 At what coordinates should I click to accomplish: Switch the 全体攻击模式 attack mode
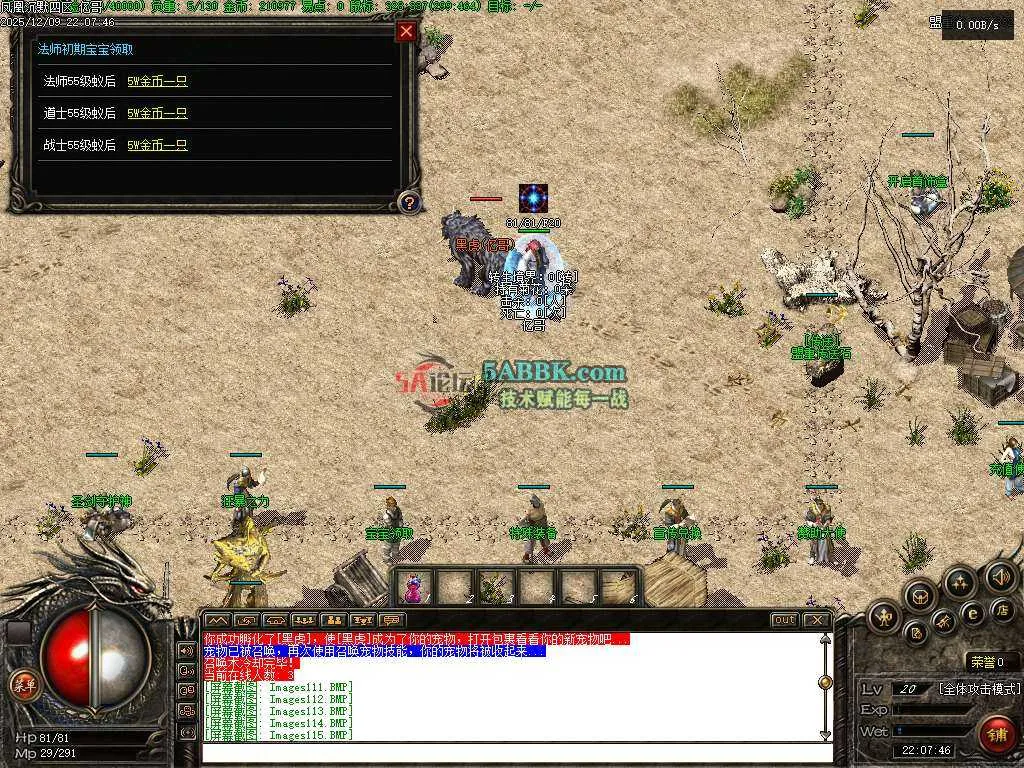pos(980,689)
